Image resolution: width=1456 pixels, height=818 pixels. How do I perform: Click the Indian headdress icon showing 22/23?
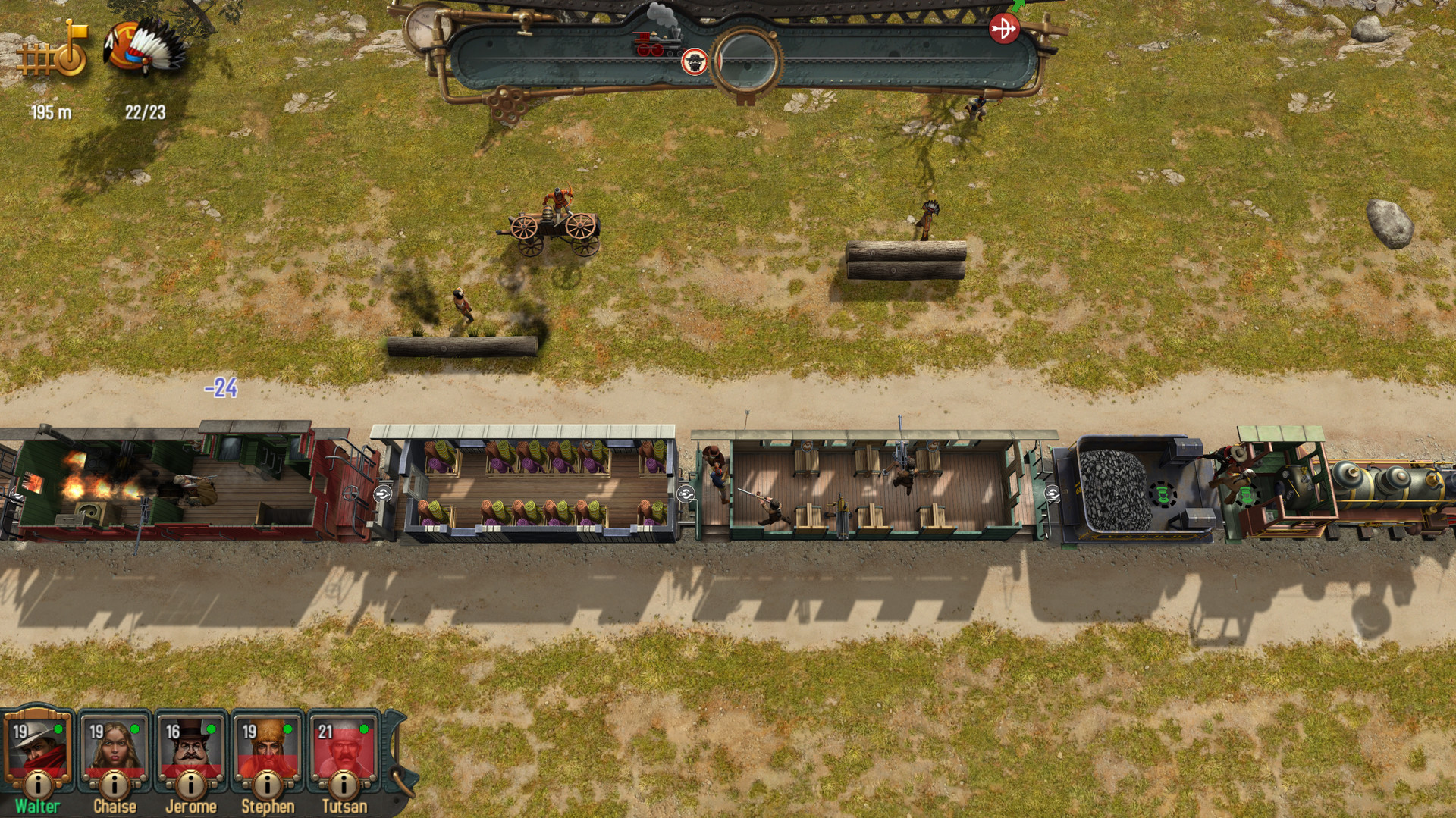141,52
